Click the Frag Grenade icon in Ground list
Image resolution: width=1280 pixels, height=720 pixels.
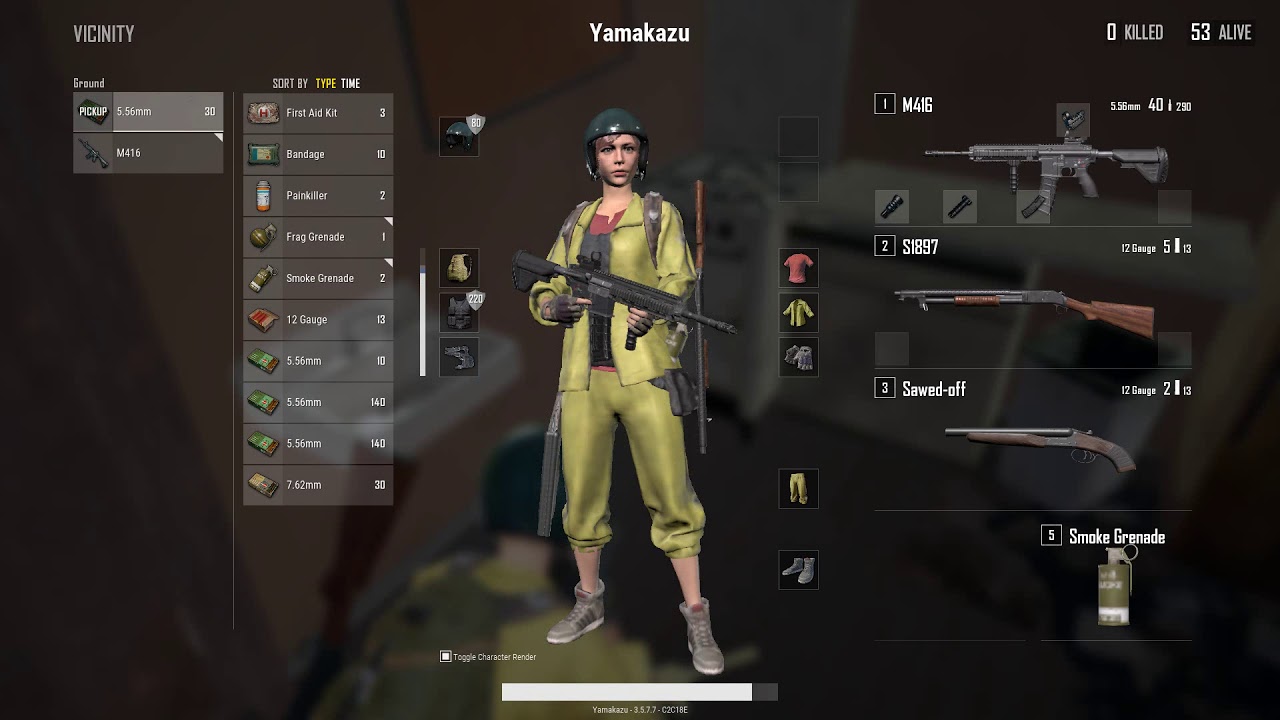click(262, 237)
